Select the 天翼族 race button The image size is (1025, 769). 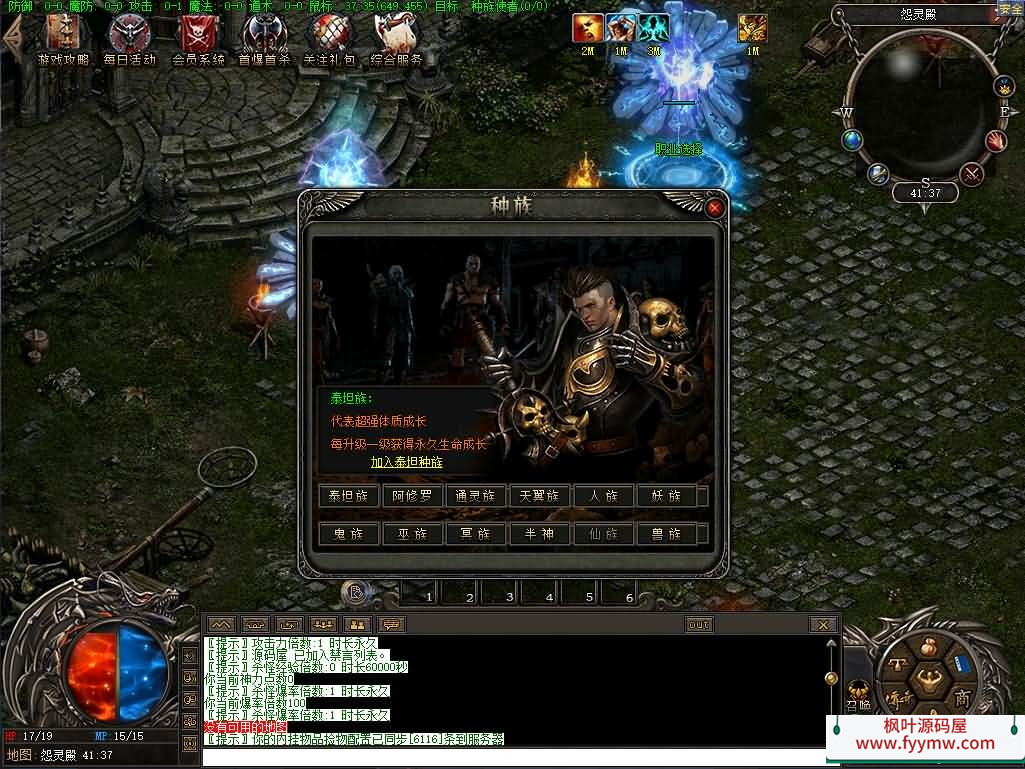point(540,496)
